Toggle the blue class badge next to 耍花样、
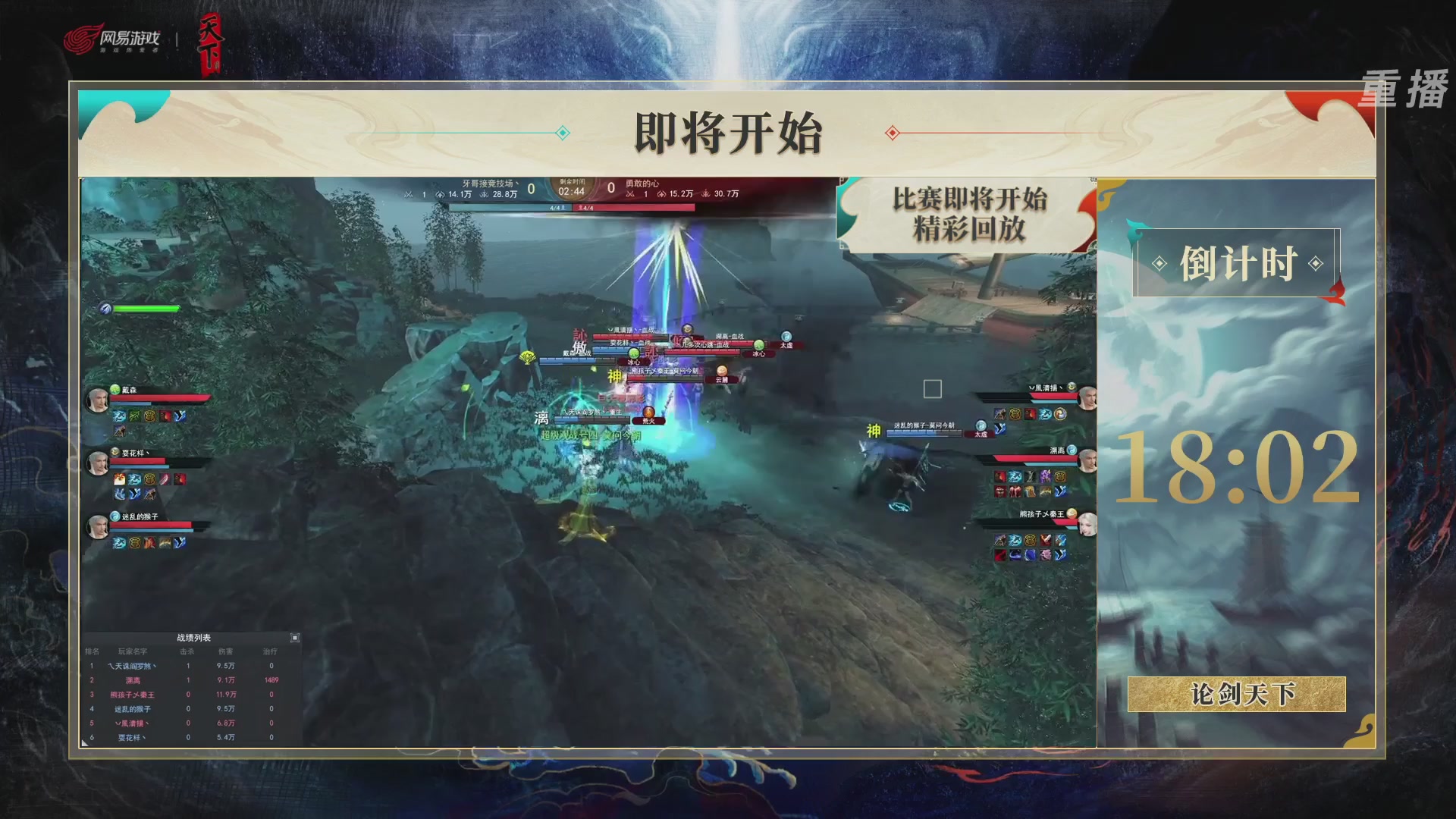Image resolution: width=1456 pixels, height=819 pixels. (x=115, y=453)
